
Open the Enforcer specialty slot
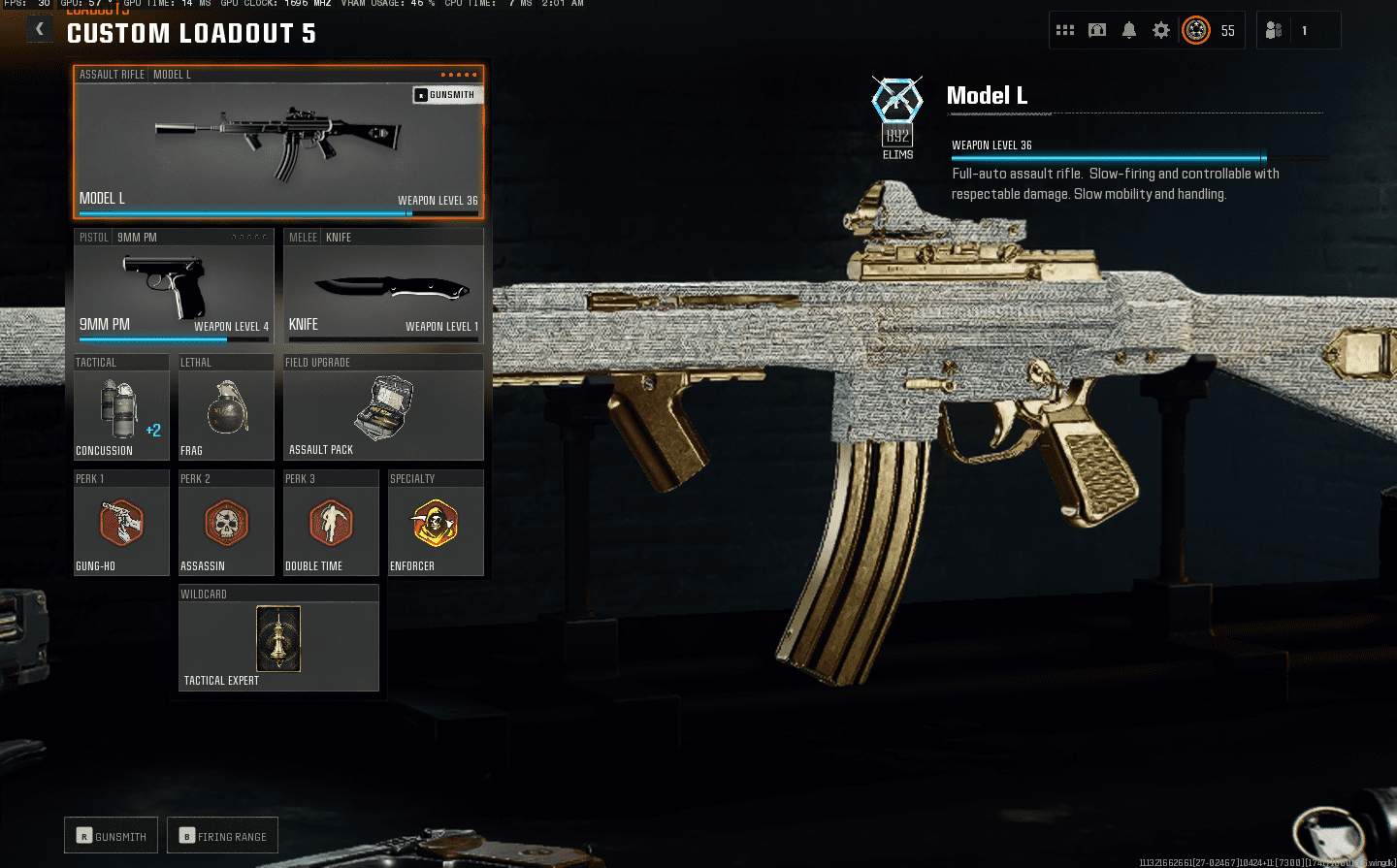point(436,525)
